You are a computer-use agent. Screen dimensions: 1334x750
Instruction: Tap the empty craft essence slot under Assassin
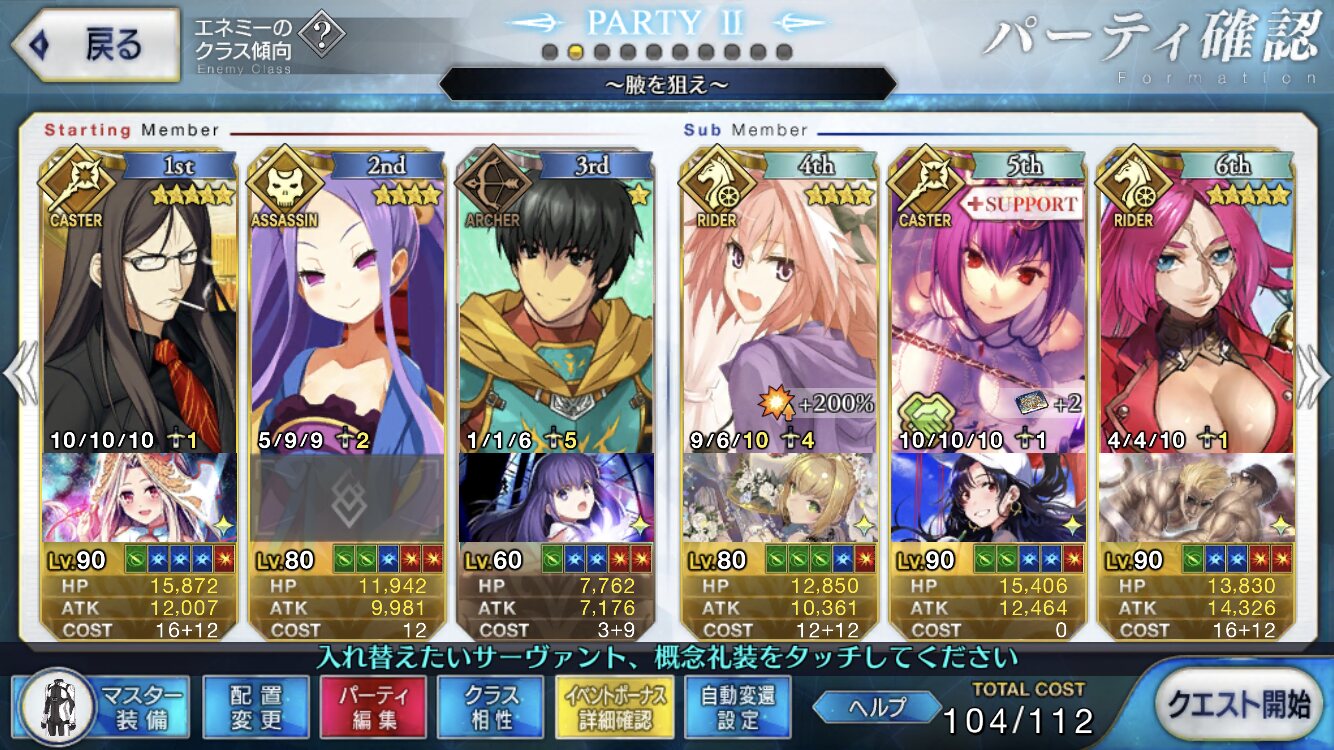tap(348, 497)
